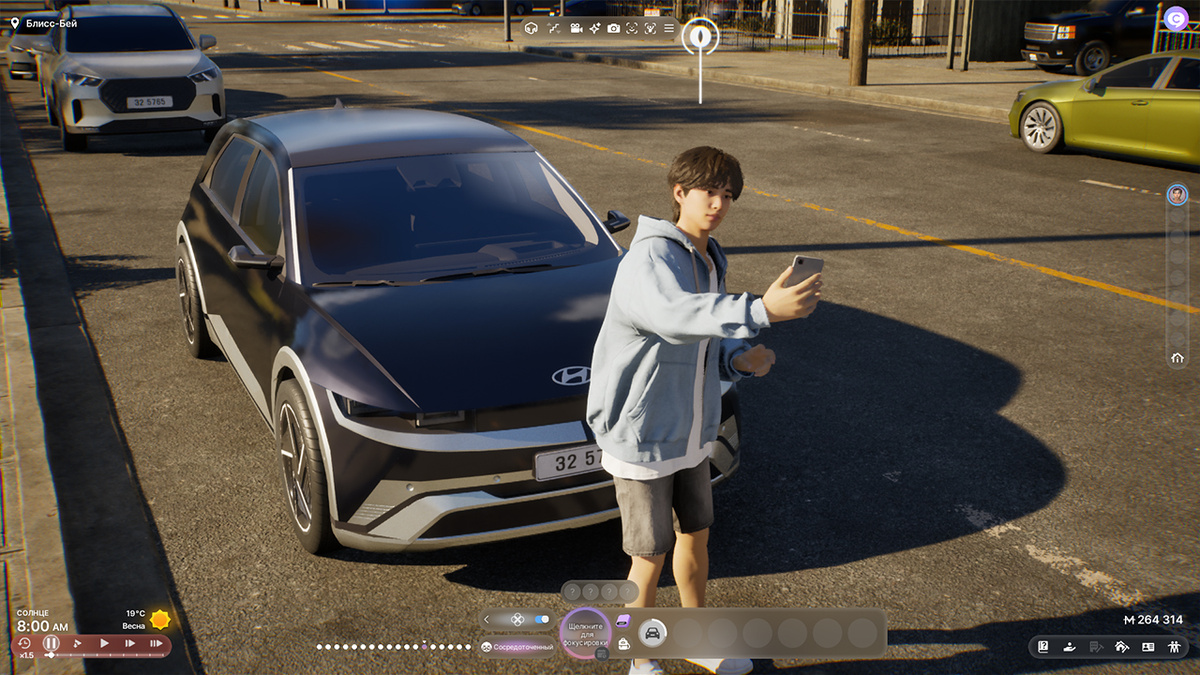Open the hamburger menu in top toolbar

(x=669, y=28)
